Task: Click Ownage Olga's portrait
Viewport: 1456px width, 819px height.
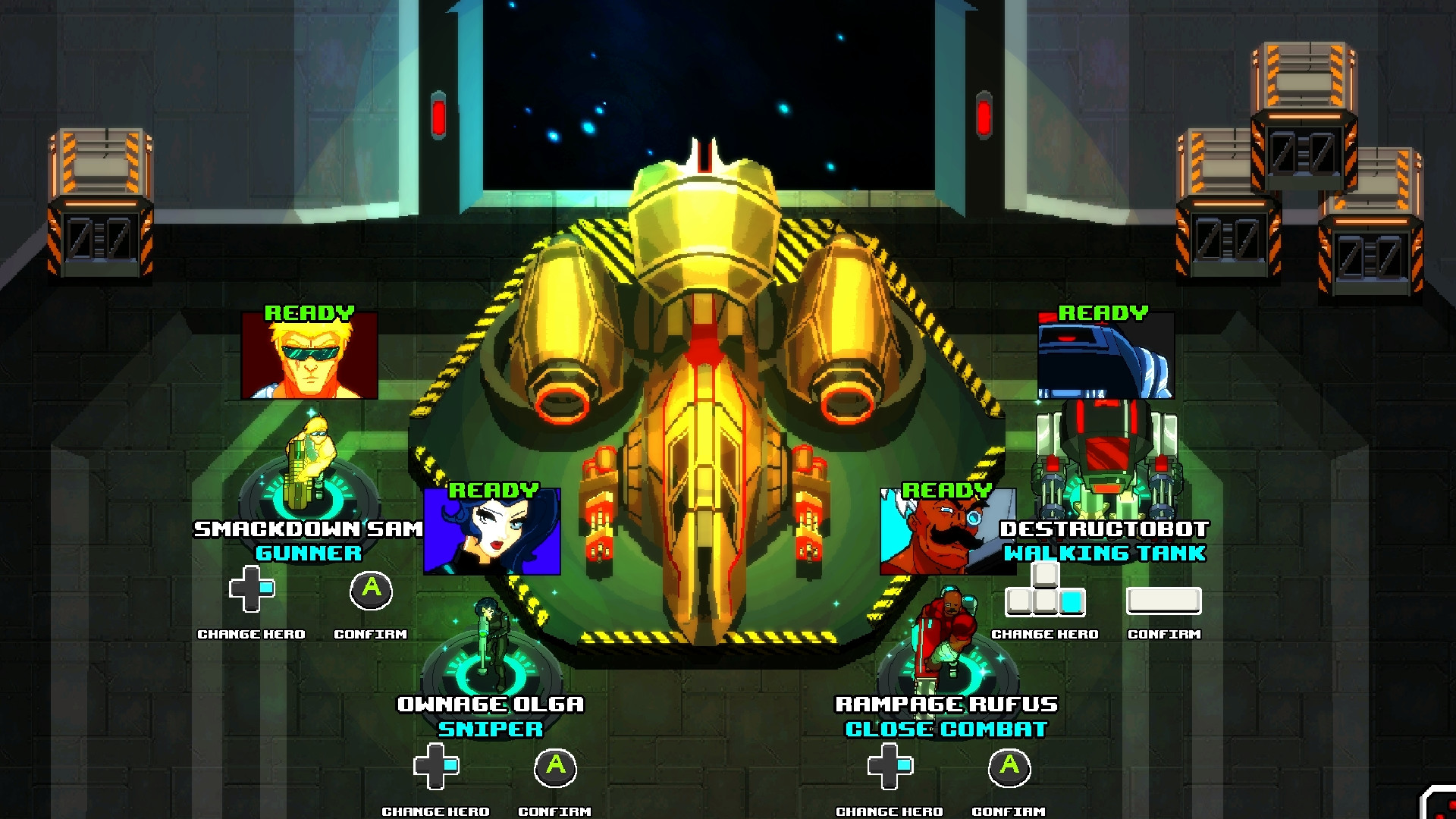Action: click(494, 535)
